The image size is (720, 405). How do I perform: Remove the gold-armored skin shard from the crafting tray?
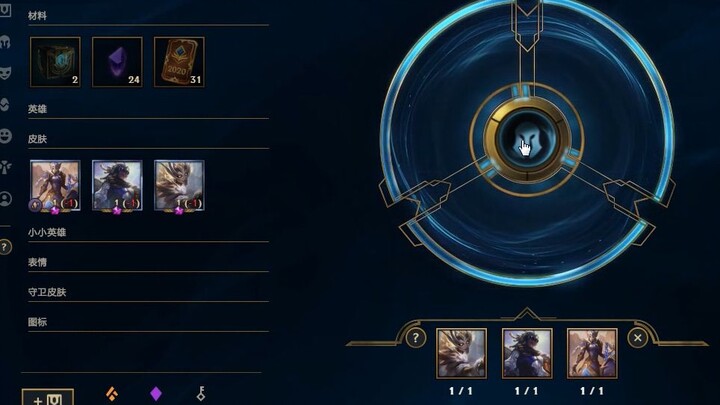pos(592,353)
